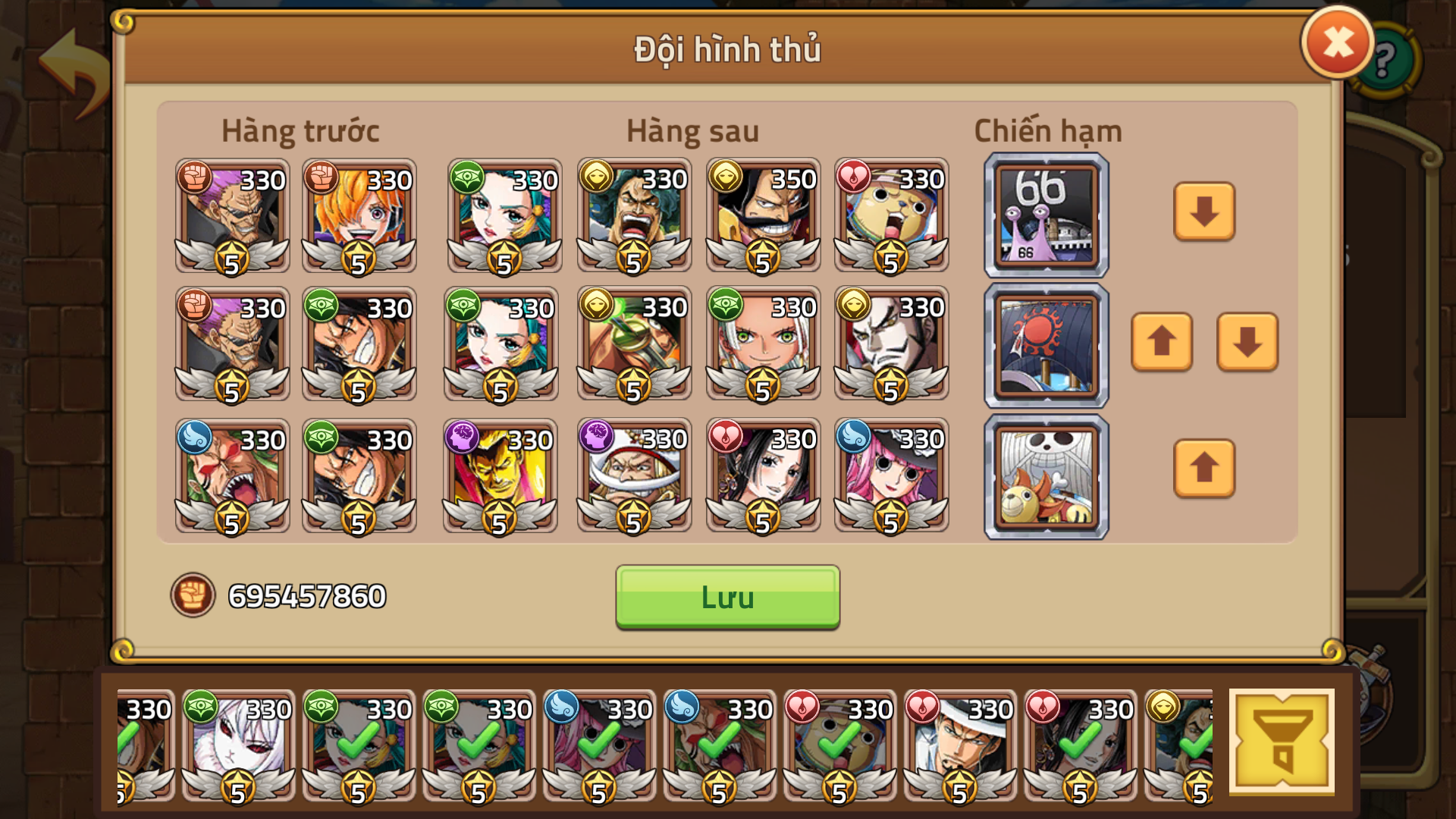Screen dimensions: 1456x819
Task: Select Sanji's portrait in the front row
Action: coord(359,220)
